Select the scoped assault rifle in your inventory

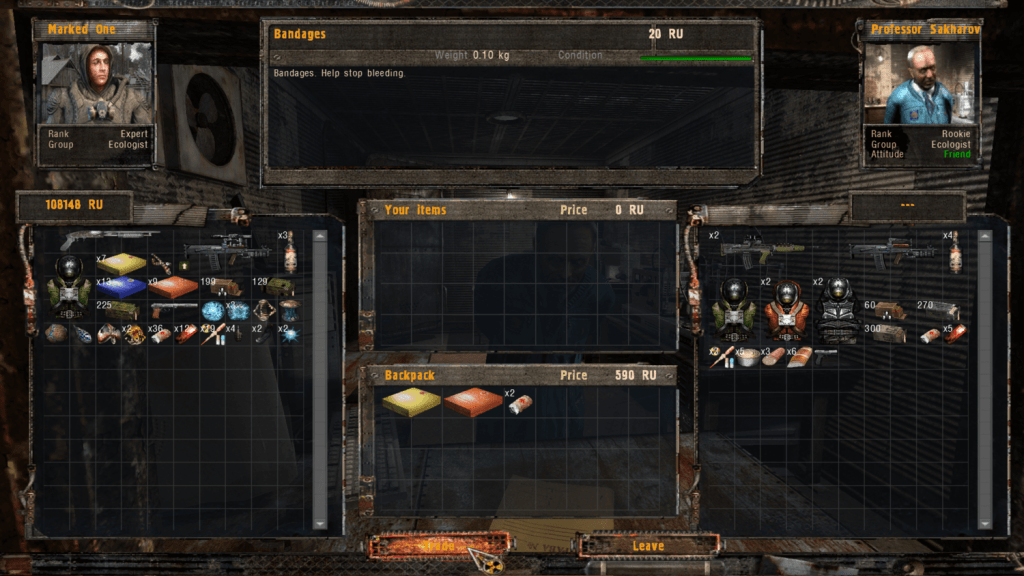(x=227, y=252)
